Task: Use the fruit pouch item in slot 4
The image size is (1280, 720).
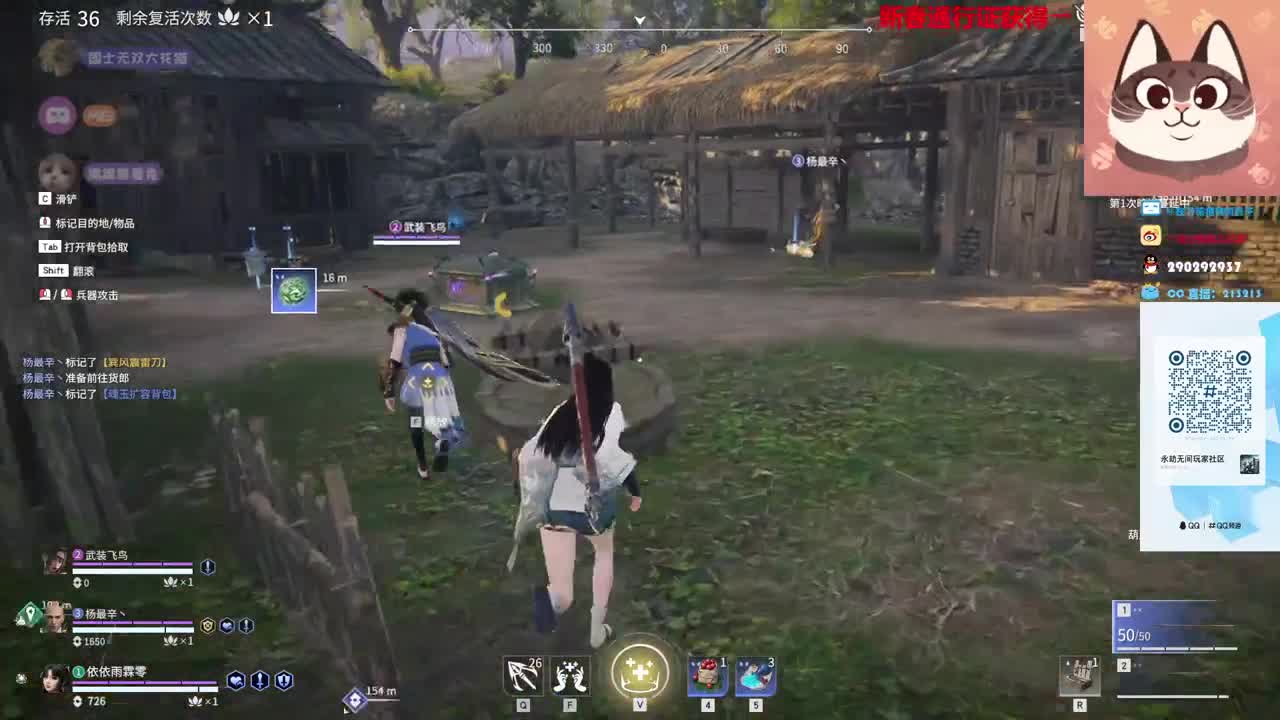Action: [708, 677]
